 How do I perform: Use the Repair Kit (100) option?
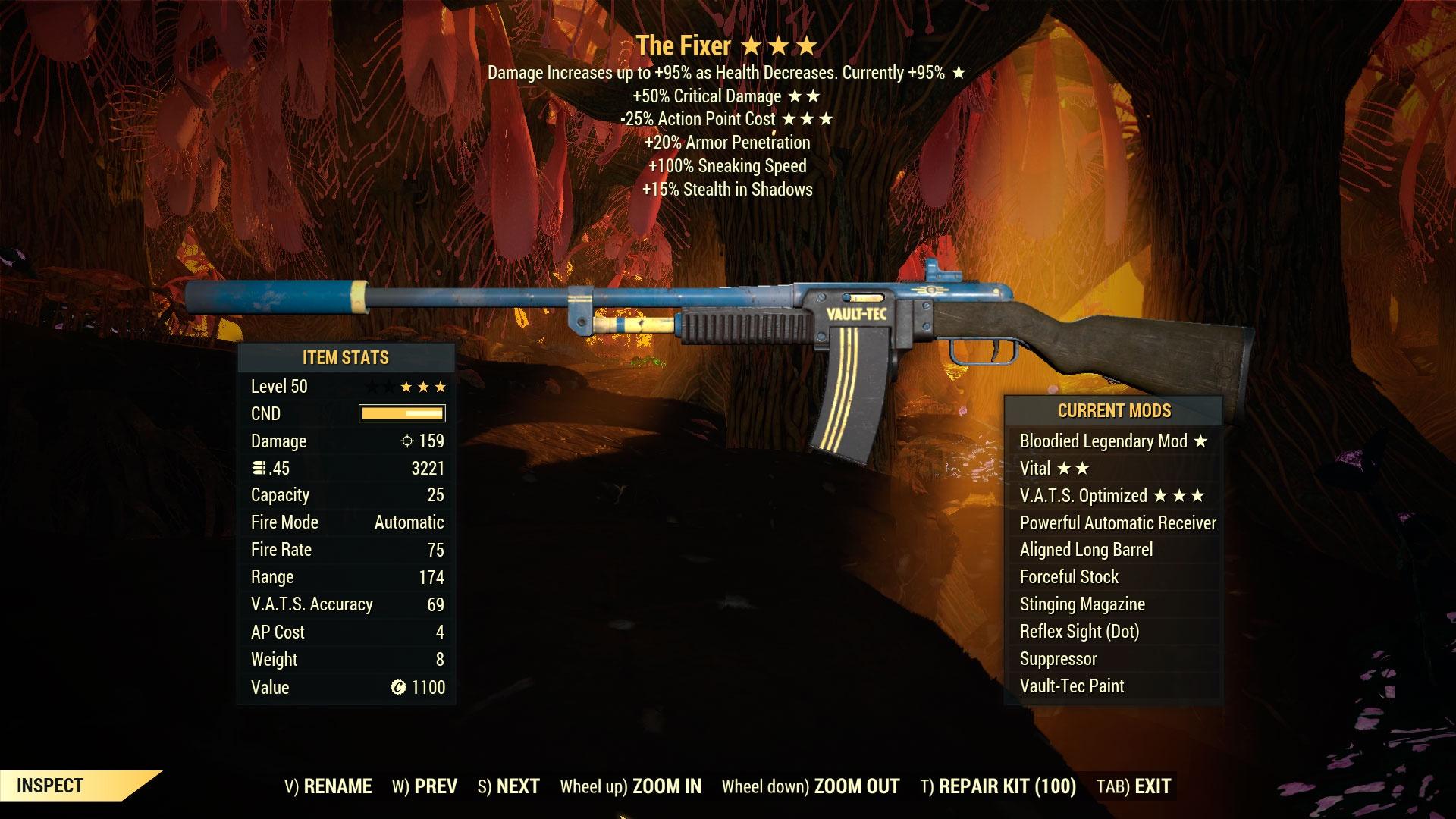[x=998, y=786]
